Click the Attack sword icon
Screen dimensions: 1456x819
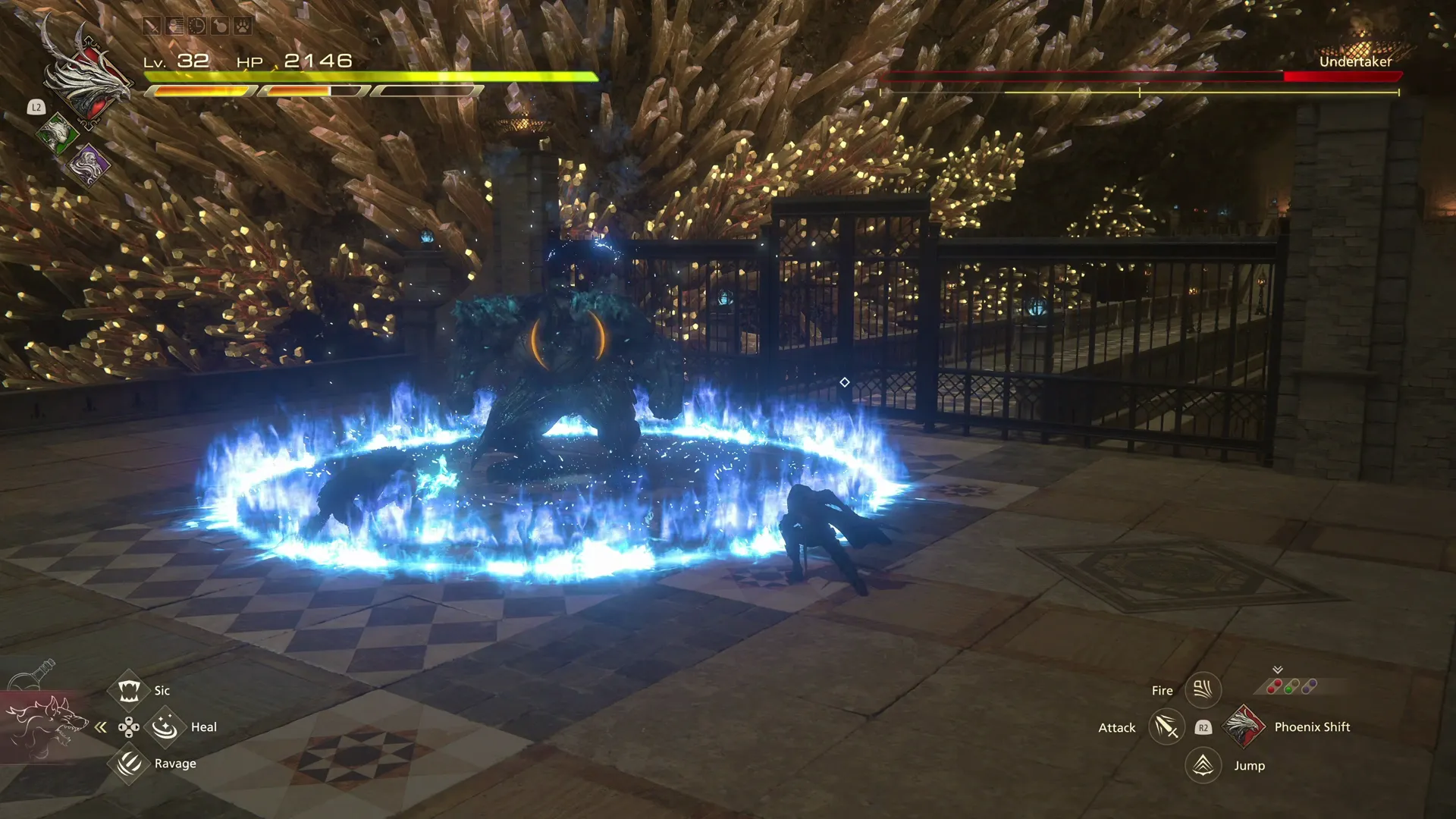(1166, 728)
